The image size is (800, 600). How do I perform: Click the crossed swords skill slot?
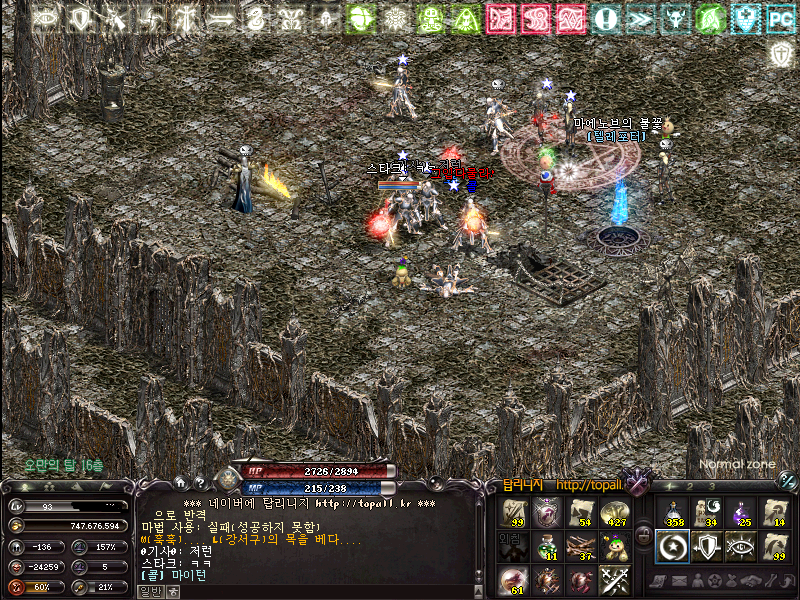(x=614, y=580)
